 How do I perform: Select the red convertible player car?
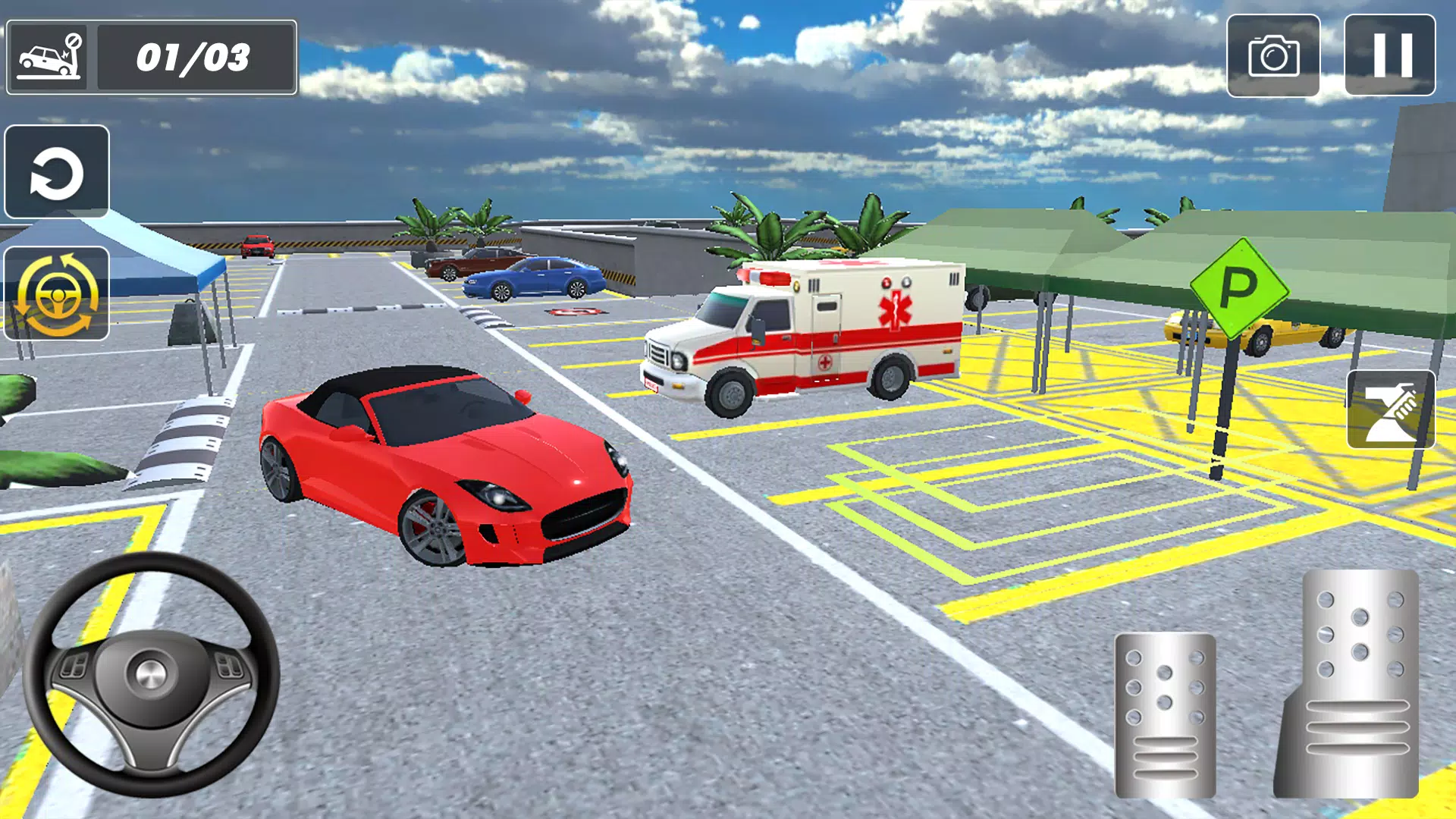(x=447, y=470)
